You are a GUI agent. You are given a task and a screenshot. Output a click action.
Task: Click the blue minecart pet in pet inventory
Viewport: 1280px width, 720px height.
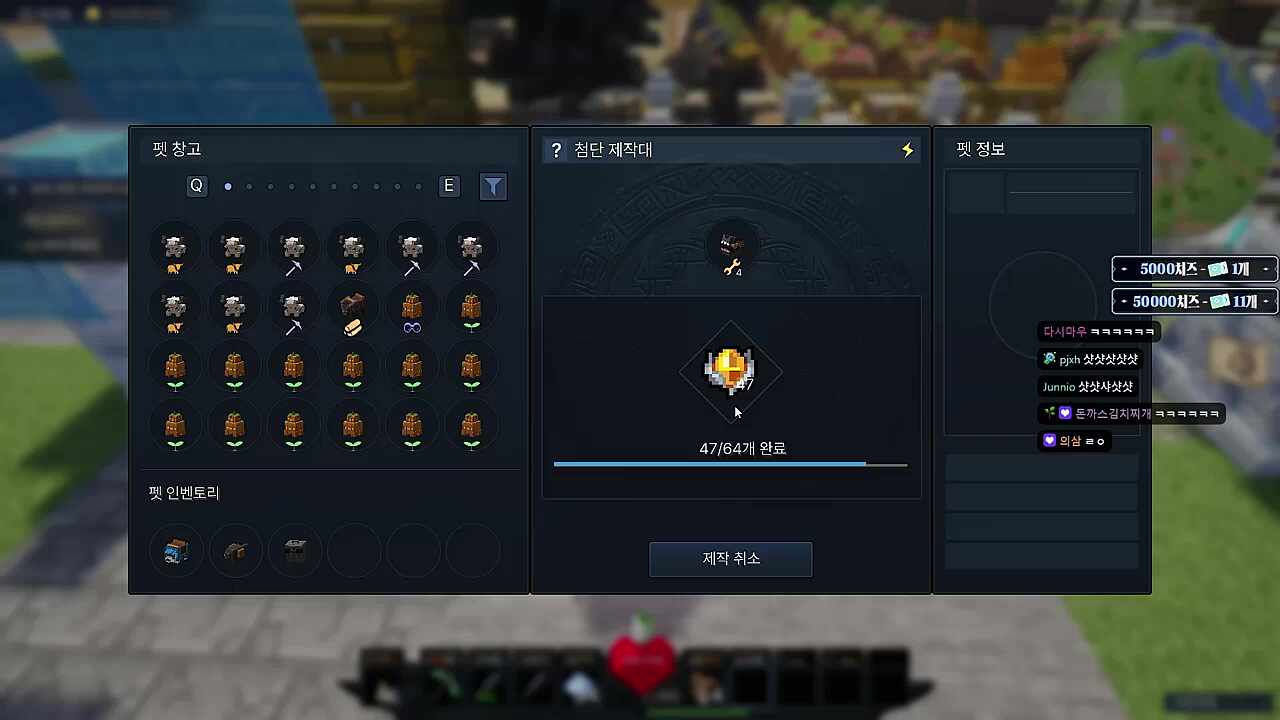pyautogui.click(x=176, y=550)
